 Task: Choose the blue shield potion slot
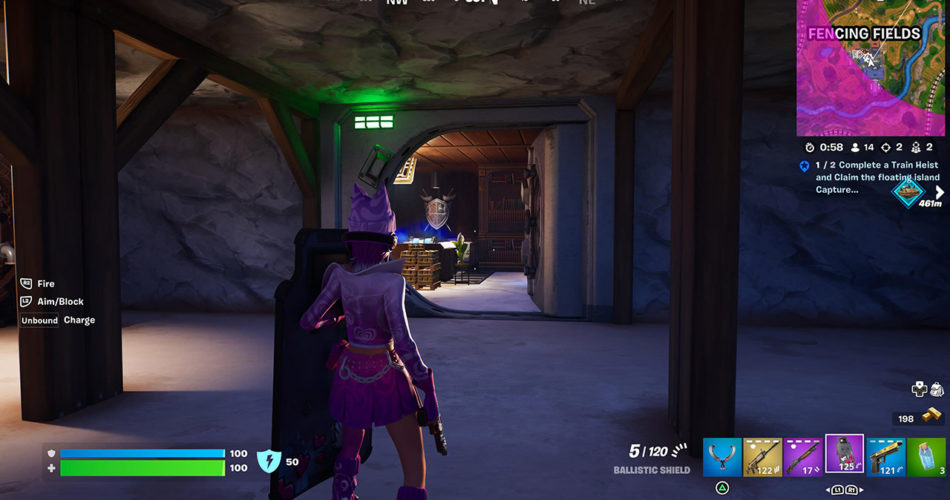coord(927,456)
